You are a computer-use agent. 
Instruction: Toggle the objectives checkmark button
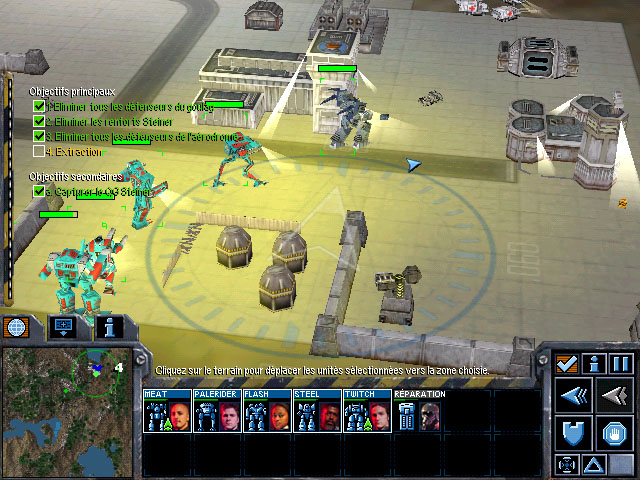pos(566,363)
